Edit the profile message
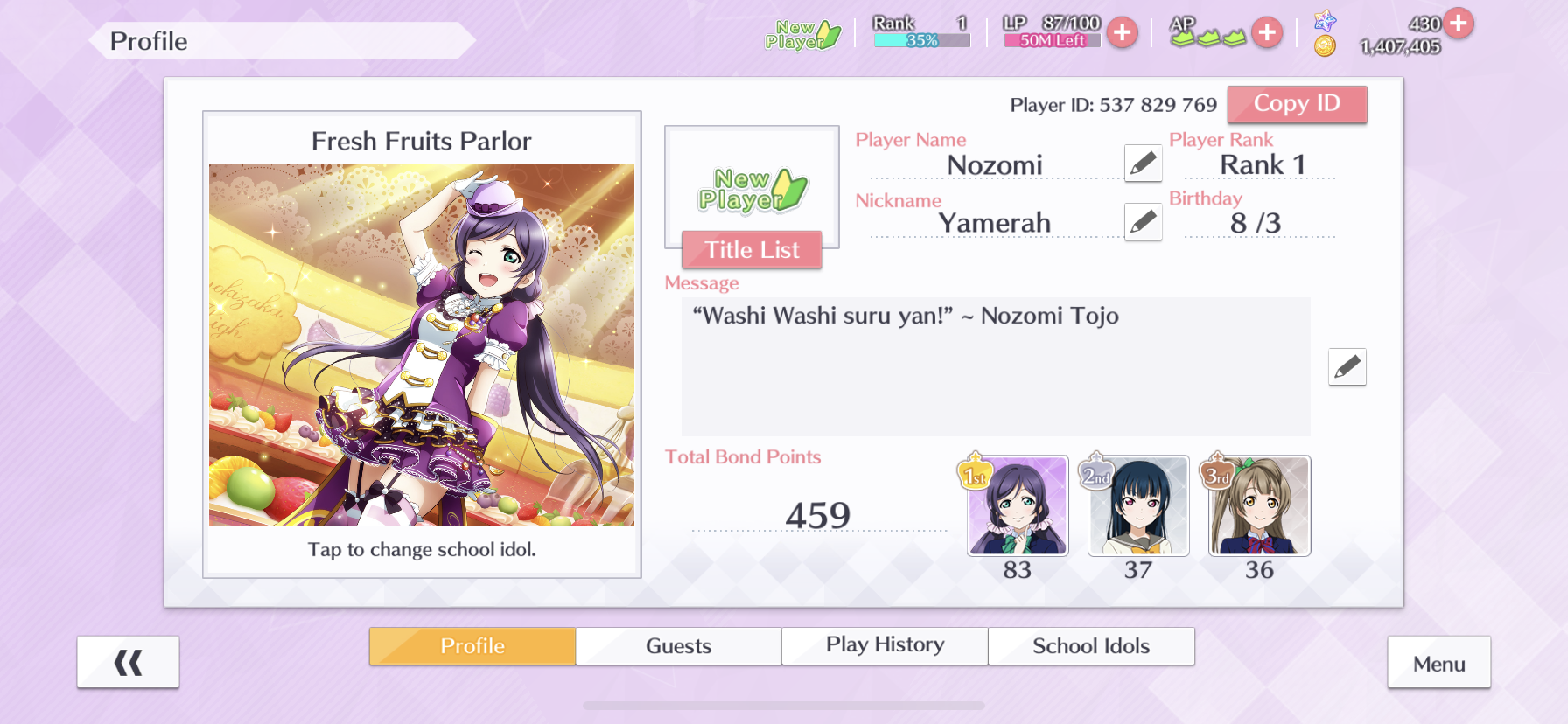The width and height of the screenshot is (1568, 724). [1347, 367]
